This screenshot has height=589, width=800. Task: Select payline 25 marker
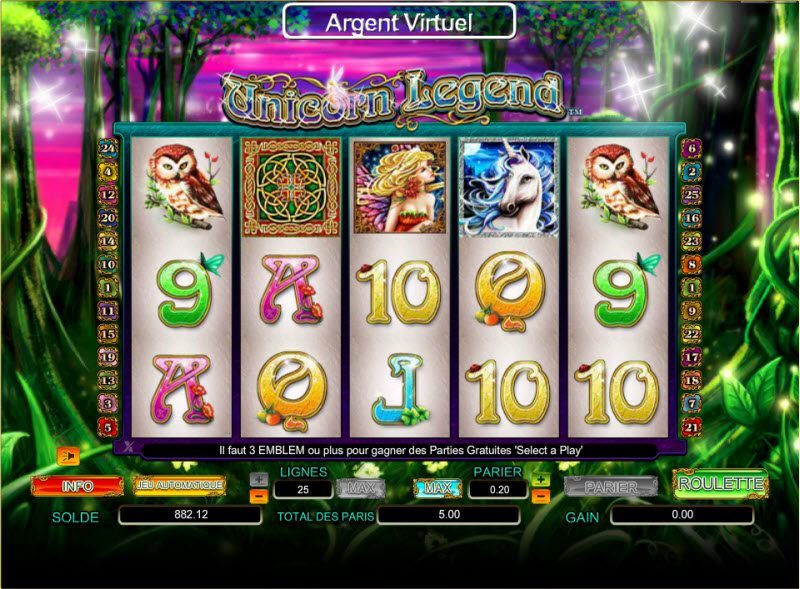689,193
